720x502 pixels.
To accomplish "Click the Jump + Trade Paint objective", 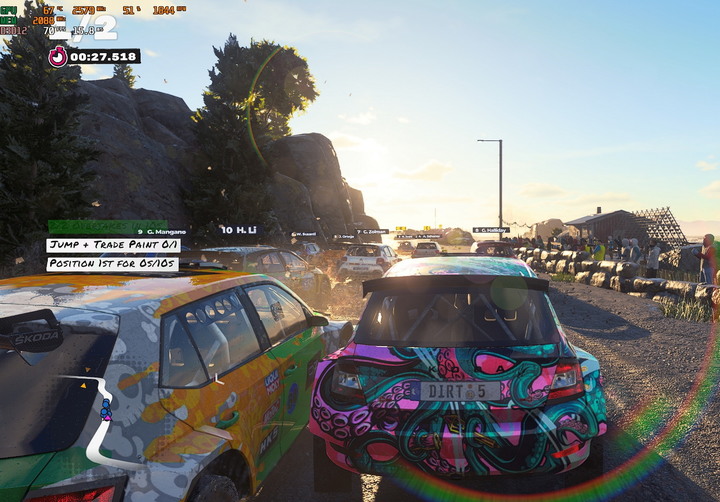I will (112, 245).
